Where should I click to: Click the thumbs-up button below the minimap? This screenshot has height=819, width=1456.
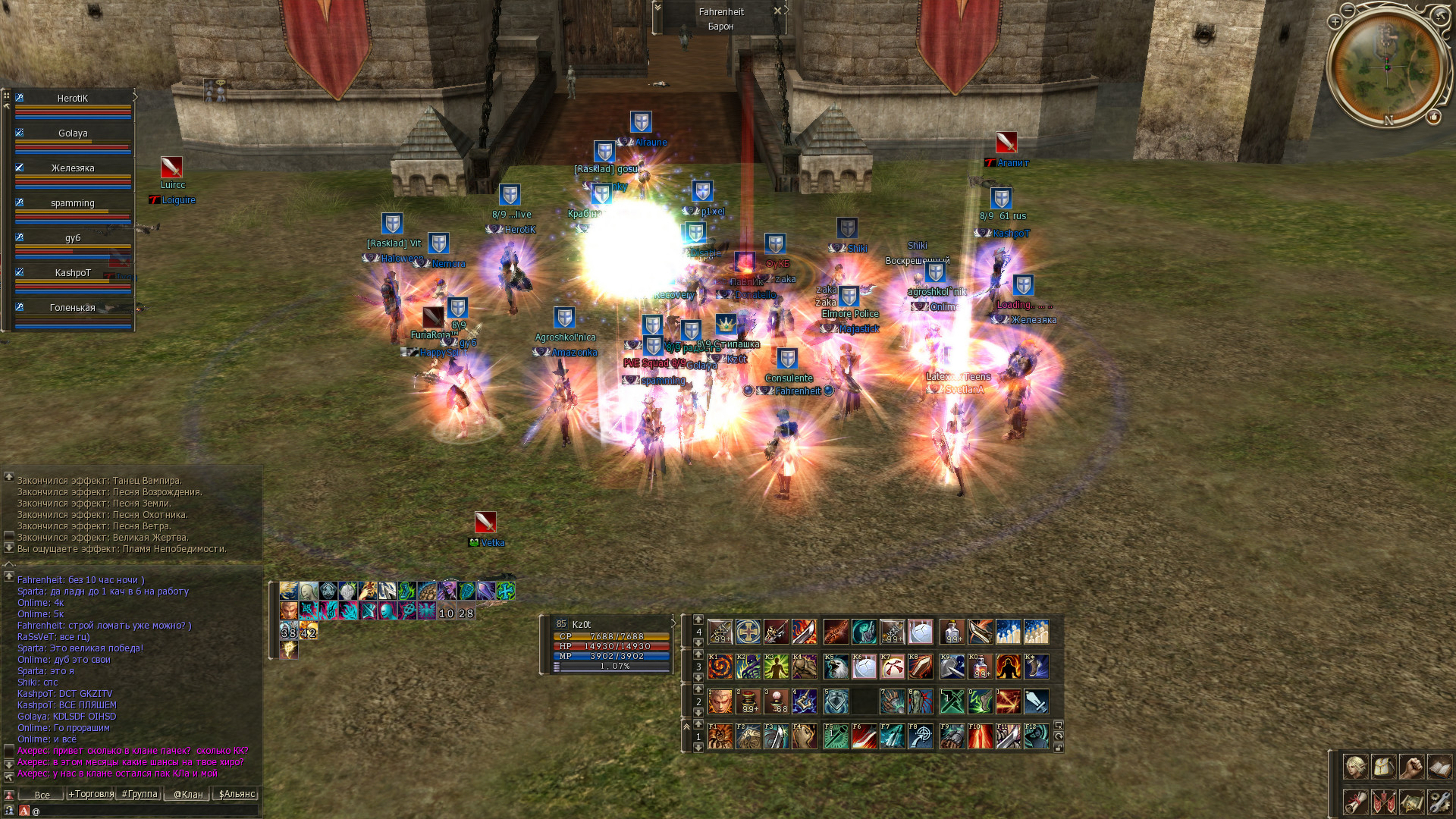click(1433, 117)
